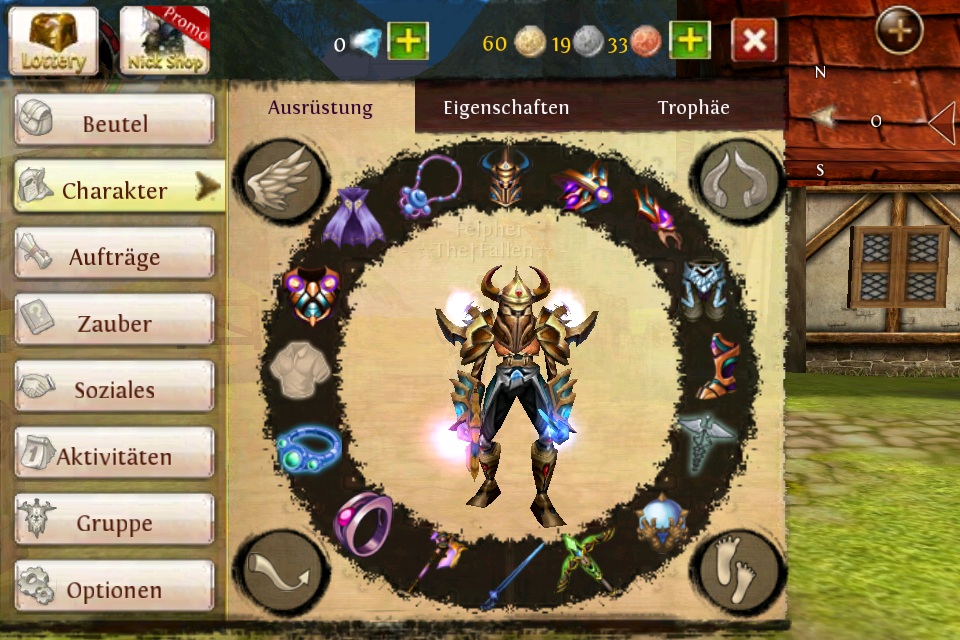Select the blue sword weapon slot
The image size is (960, 640).
pyautogui.click(x=512, y=575)
